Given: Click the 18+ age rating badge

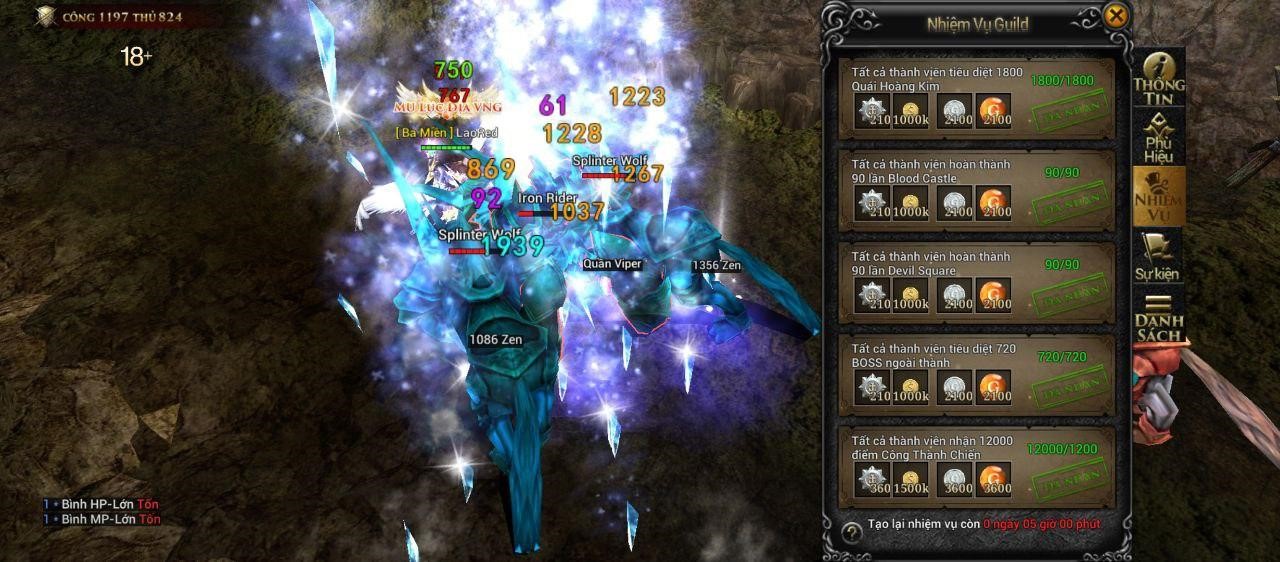Looking at the screenshot, I should click(136, 57).
